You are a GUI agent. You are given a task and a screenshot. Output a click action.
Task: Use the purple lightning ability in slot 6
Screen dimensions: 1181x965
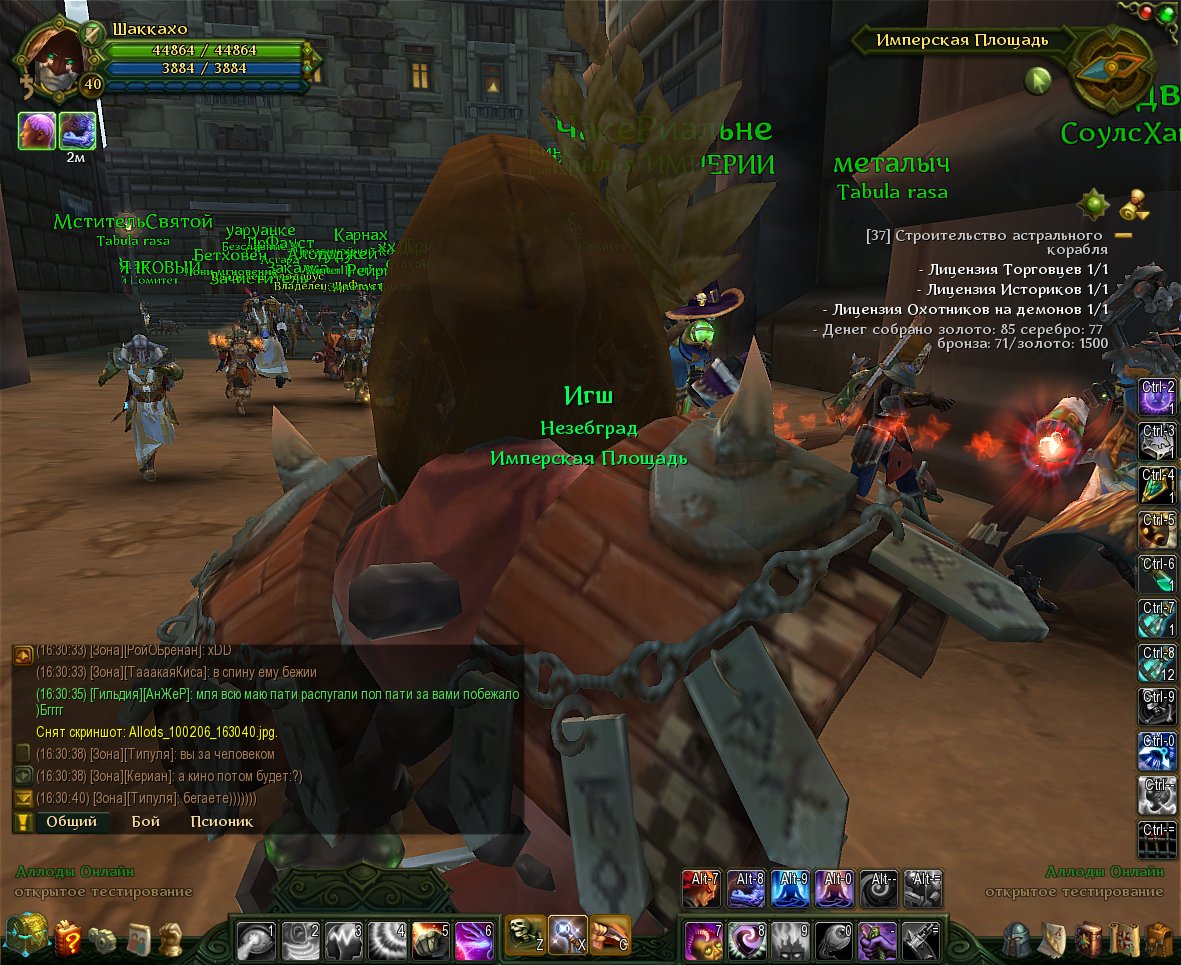tap(474, 940)
